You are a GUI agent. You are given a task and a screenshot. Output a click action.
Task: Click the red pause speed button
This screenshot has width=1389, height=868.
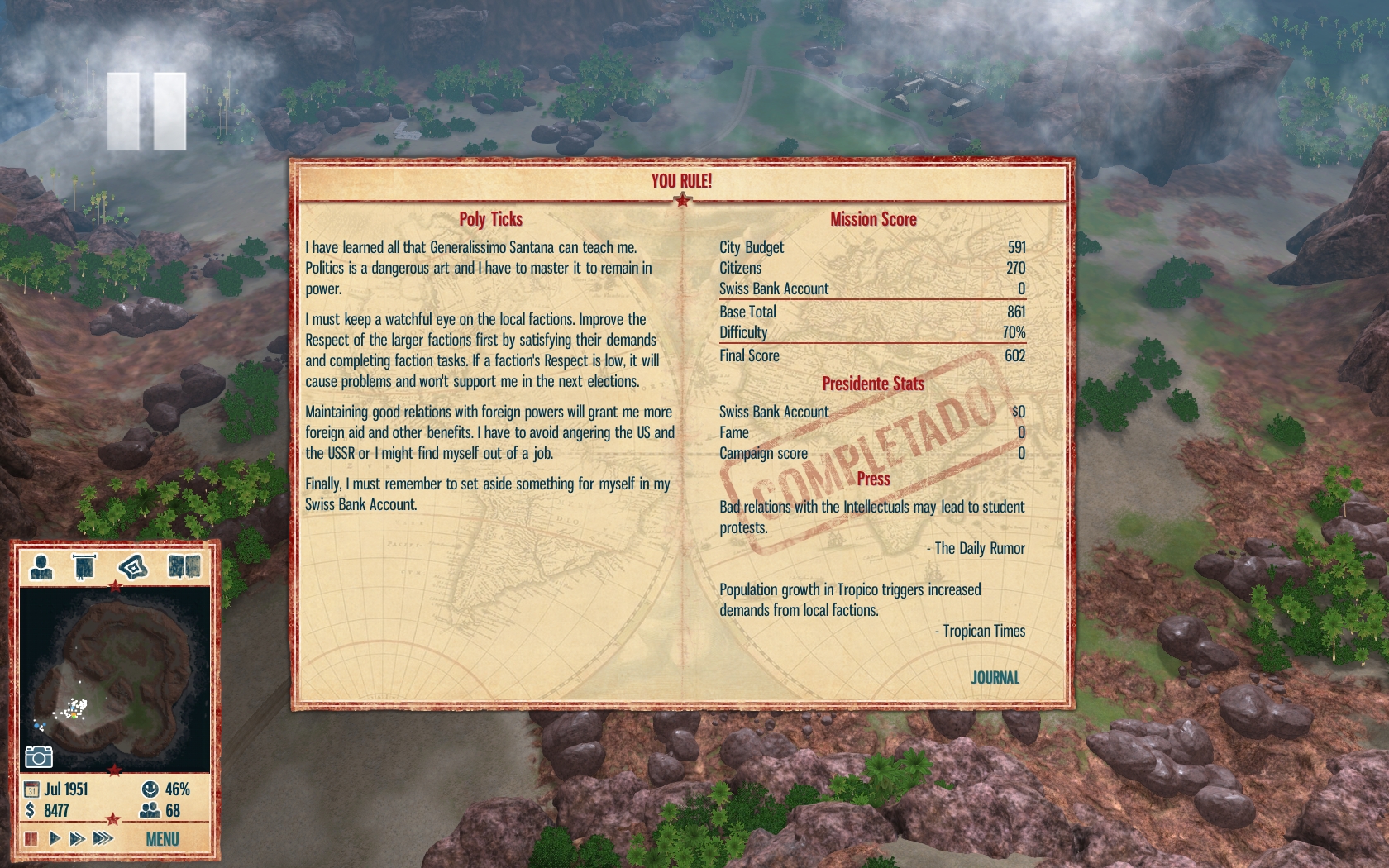tap(31, 839)
